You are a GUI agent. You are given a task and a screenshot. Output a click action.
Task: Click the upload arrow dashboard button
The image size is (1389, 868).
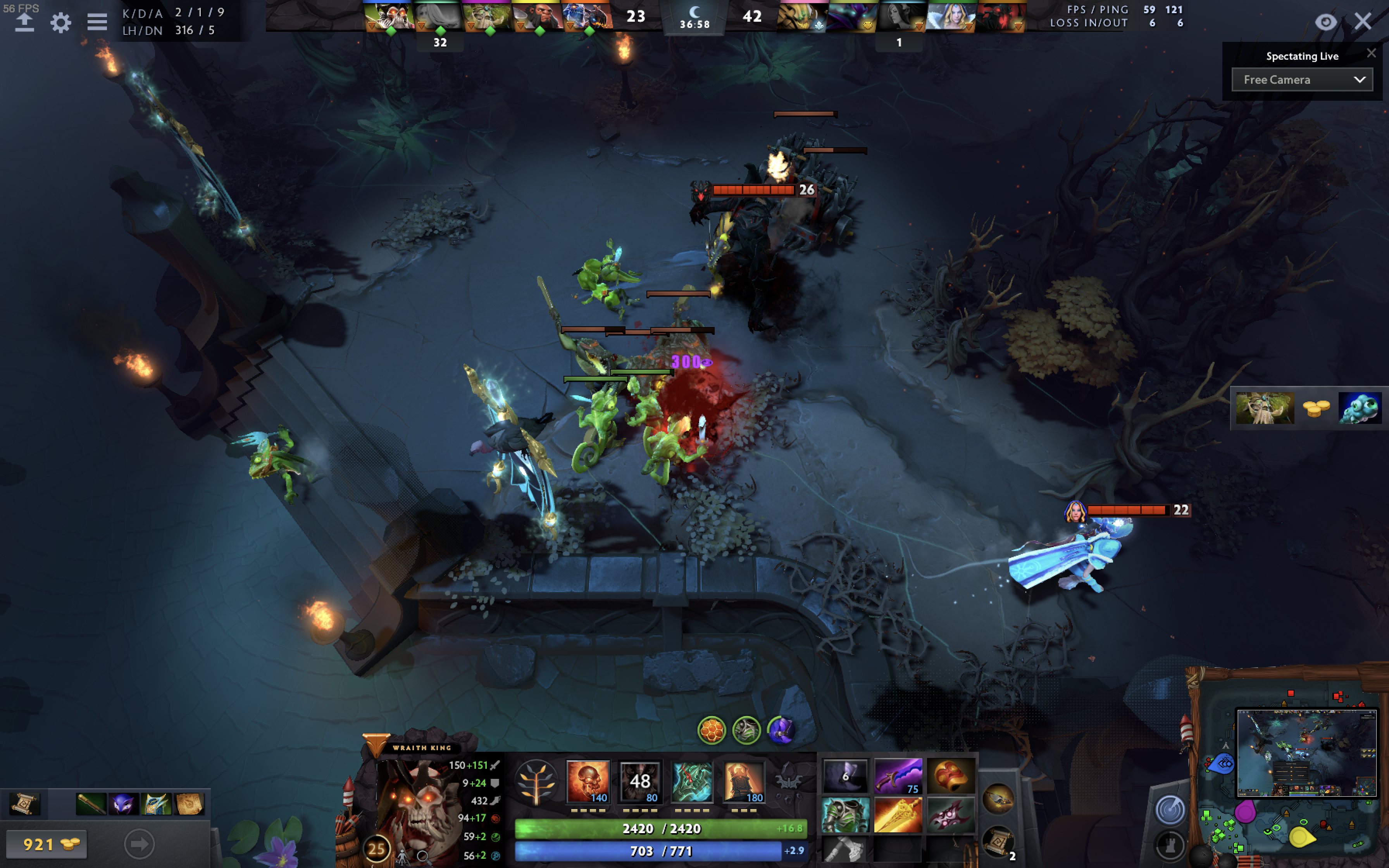[24, 22]
